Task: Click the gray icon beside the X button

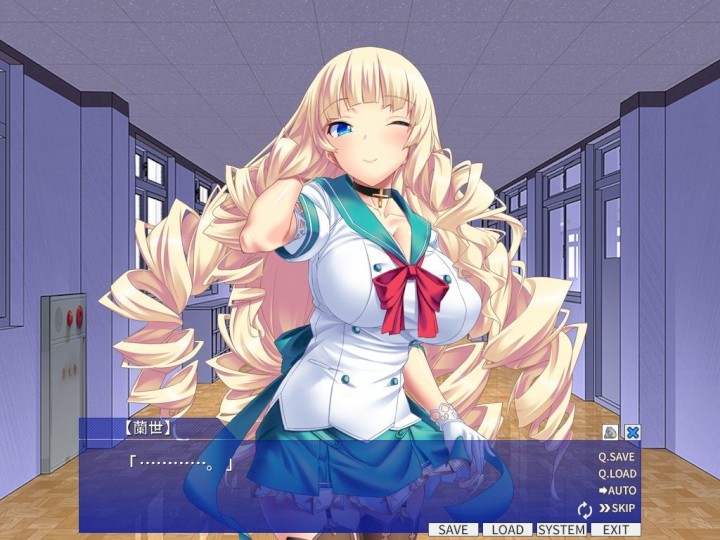Action: coord(611,432)
